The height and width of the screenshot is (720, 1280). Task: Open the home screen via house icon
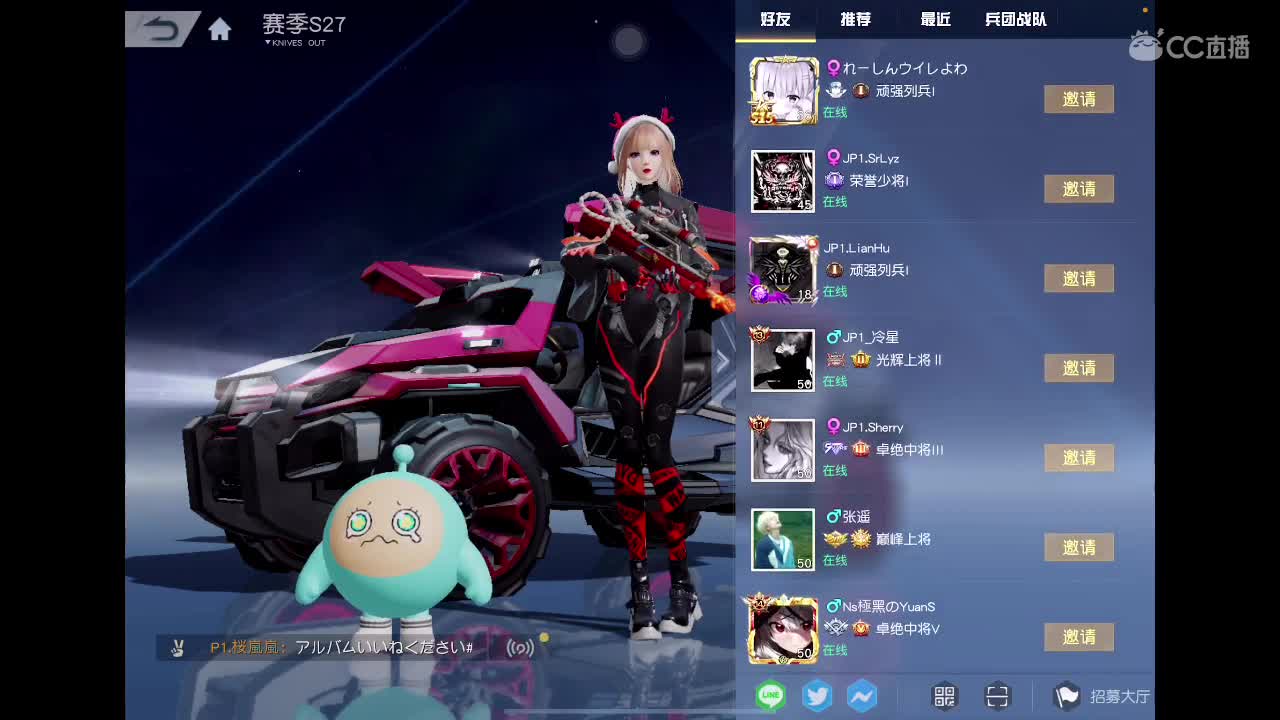[219, 29]
